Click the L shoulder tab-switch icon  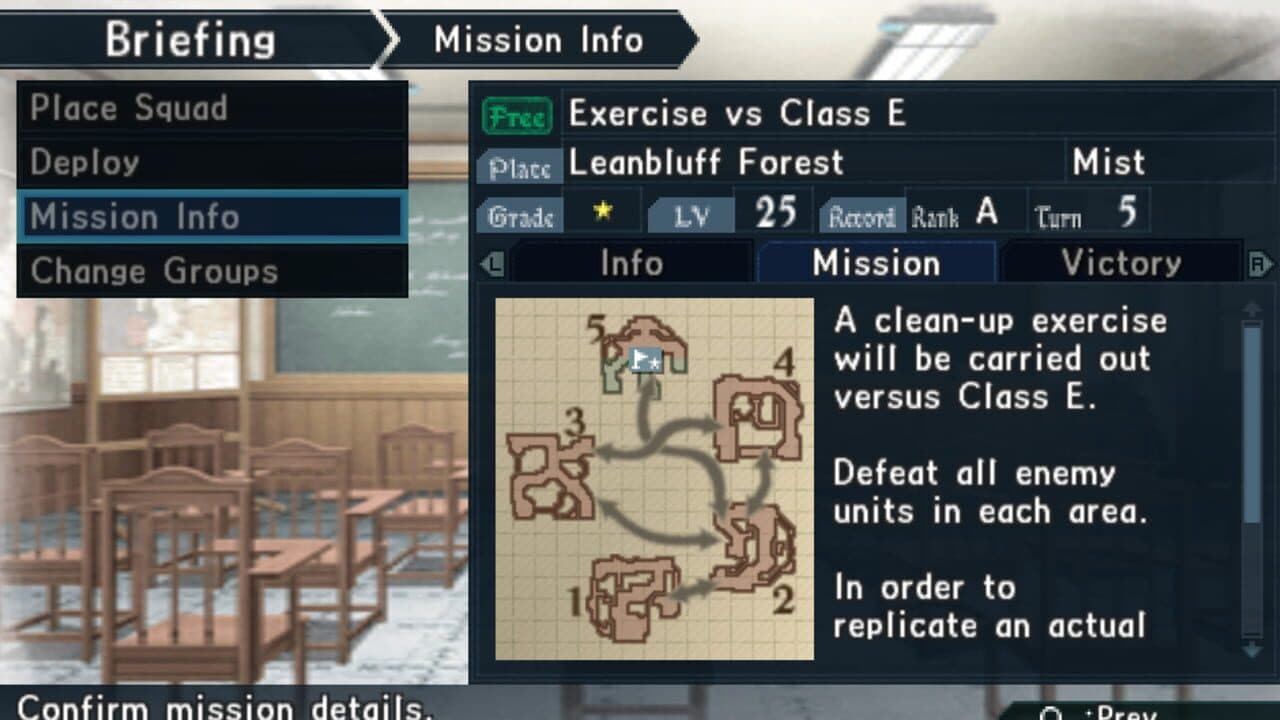[x=492, y=263]
